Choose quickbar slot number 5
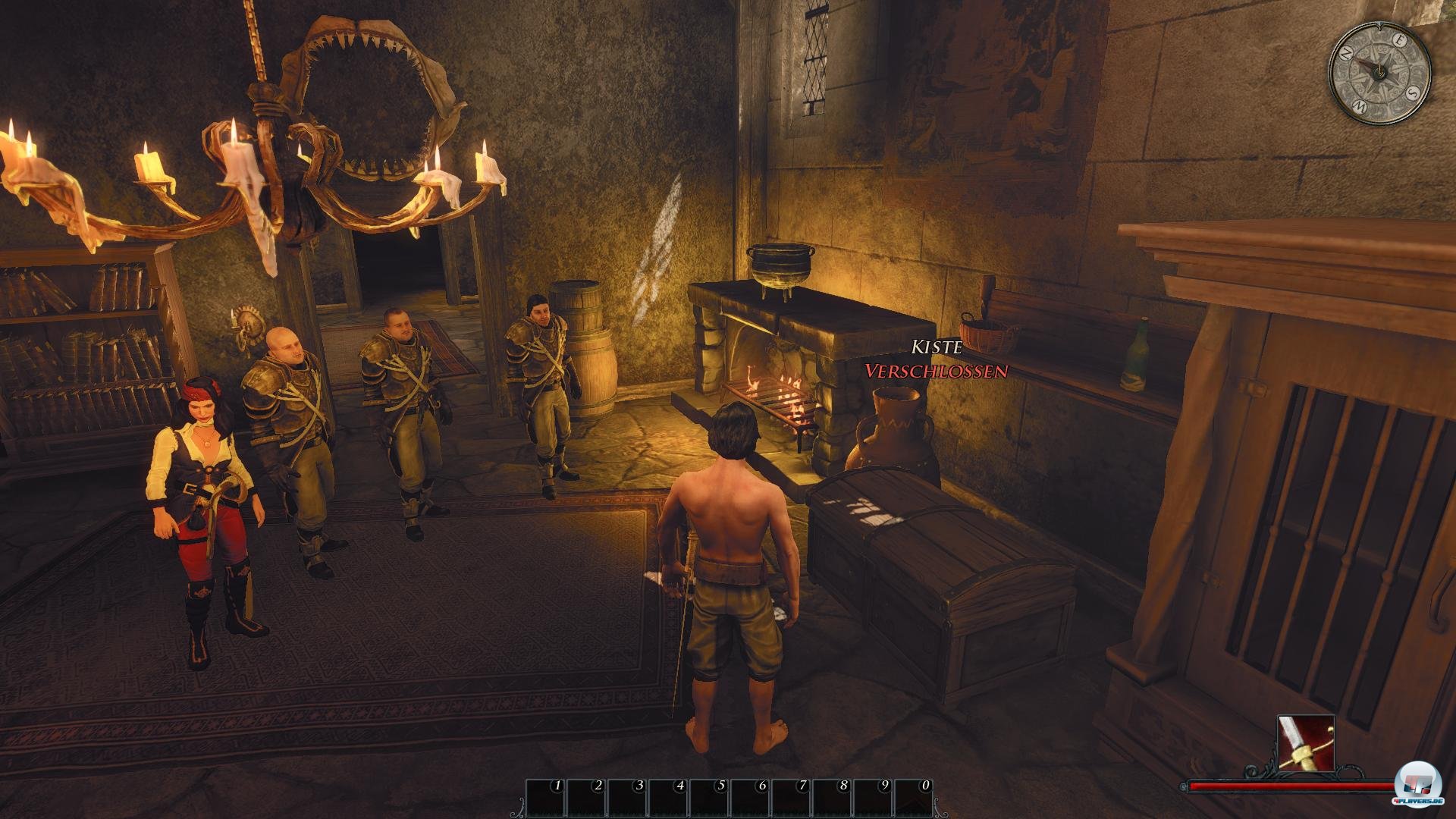Image resolution: width=1456 pixels, height=819 pixels. coord(709,798)
